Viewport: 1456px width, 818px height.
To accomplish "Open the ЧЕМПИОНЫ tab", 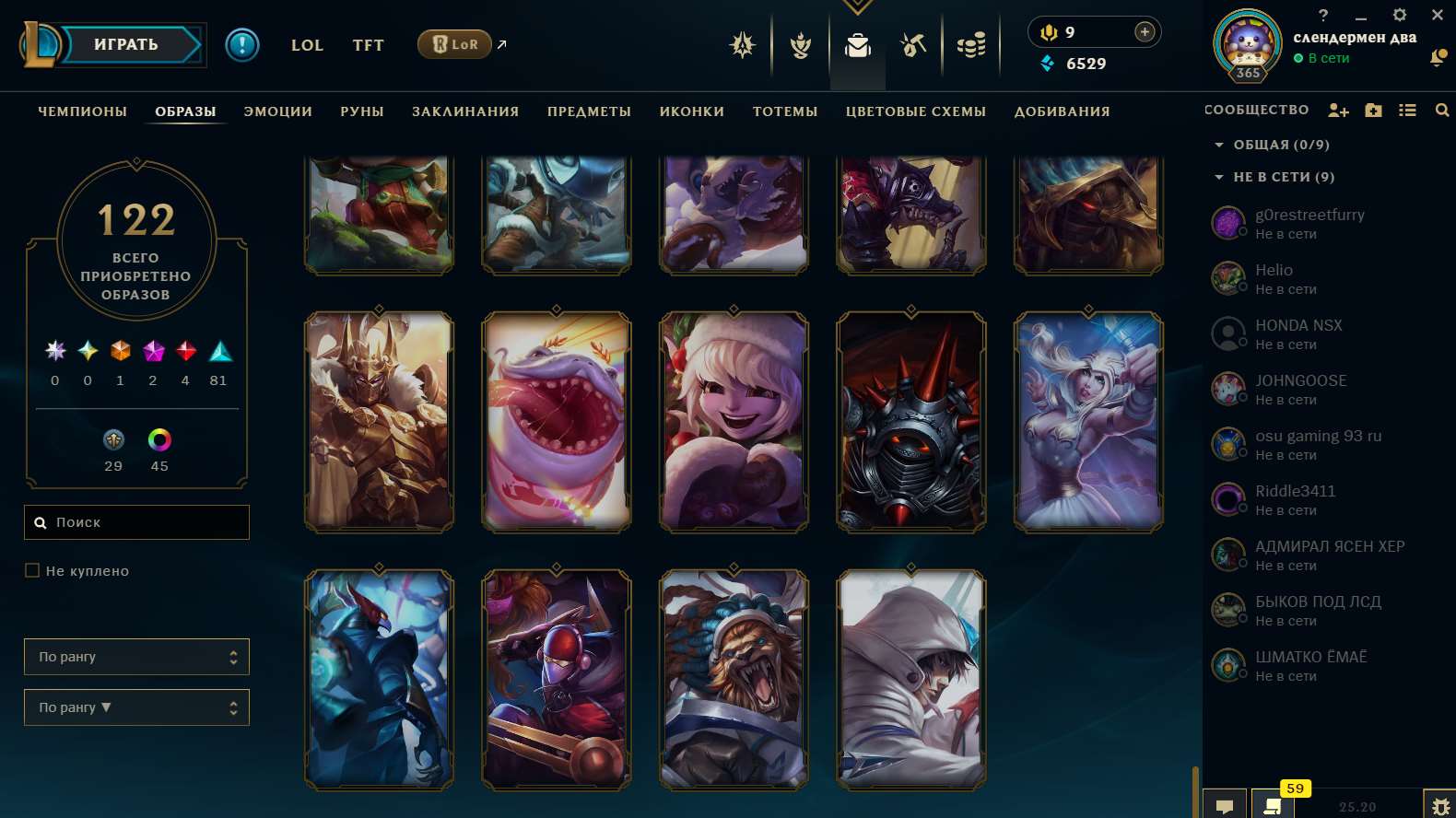I will pos(81,111).
